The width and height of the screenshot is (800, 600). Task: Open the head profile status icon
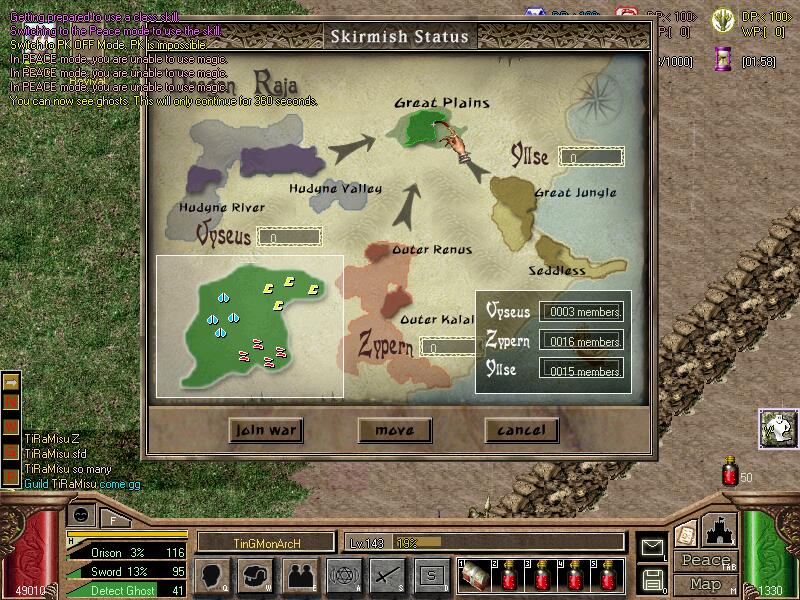pyautogui.click(x=213, y=575)
